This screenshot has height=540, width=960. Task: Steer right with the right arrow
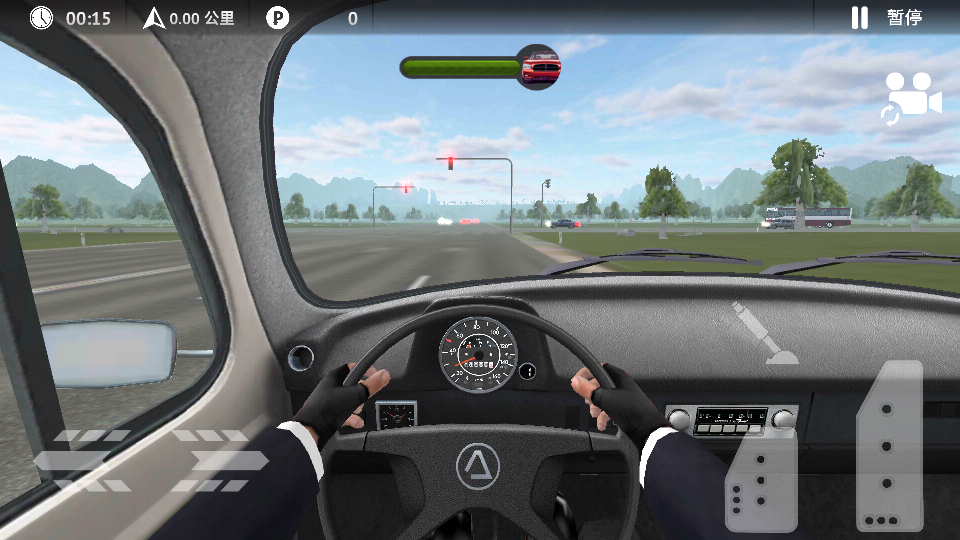point(220,460)
